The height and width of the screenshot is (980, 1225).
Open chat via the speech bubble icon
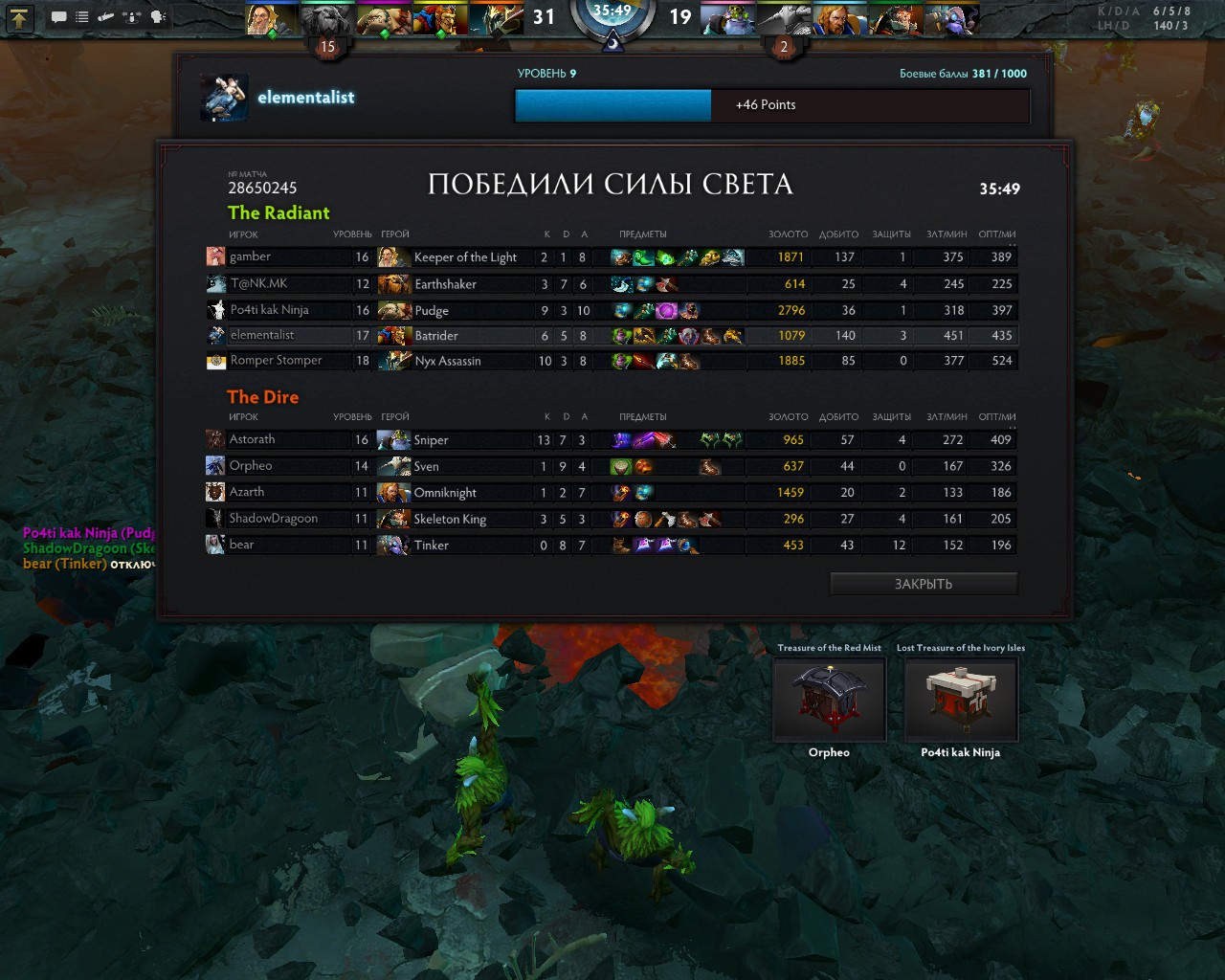[58, 17]
